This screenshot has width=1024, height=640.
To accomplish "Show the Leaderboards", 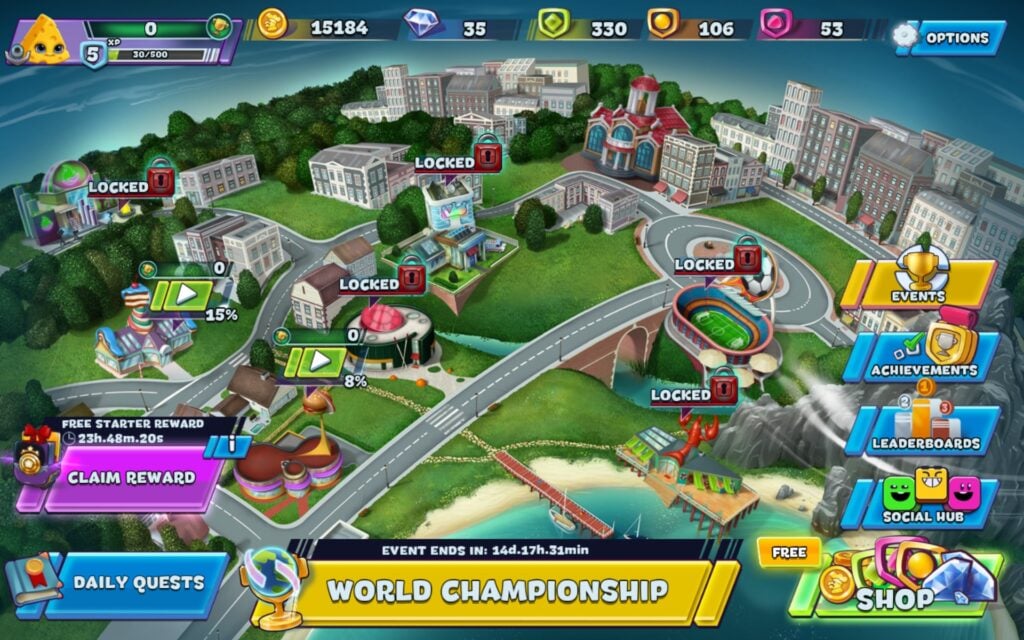I will (922, 430).
